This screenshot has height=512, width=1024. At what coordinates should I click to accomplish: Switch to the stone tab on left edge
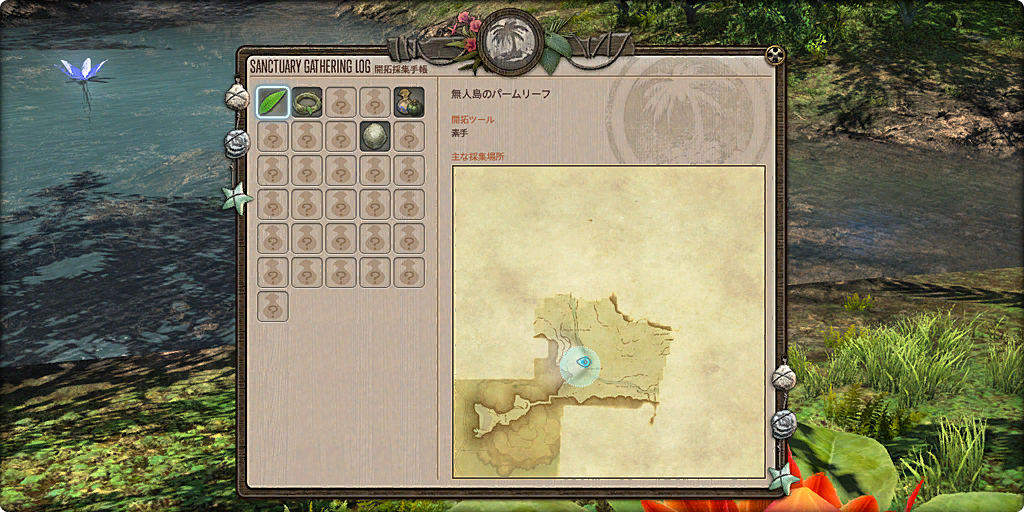[237, 97]
